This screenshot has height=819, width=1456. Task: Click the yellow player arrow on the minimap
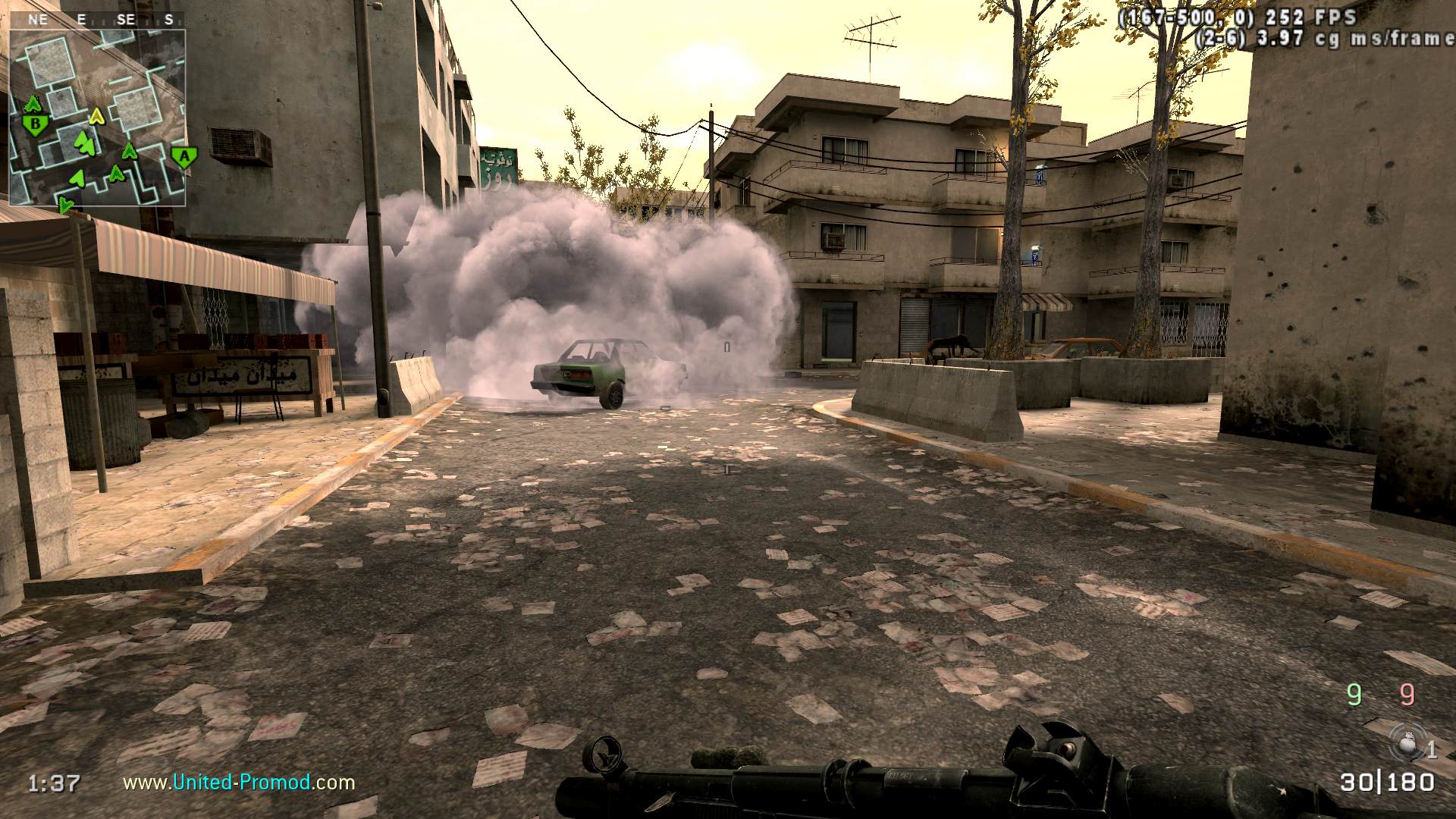96,117
